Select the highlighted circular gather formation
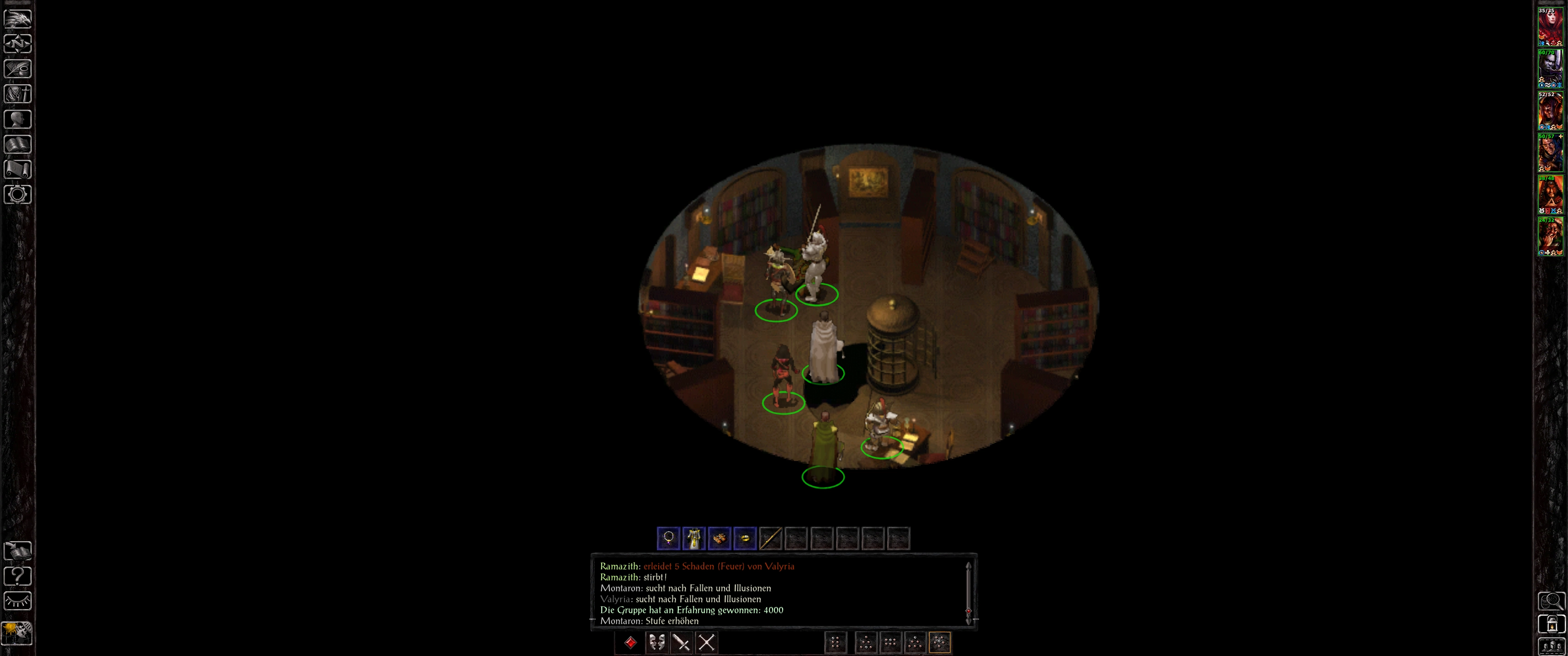The image size is (1568, 656). click(940, 643)
